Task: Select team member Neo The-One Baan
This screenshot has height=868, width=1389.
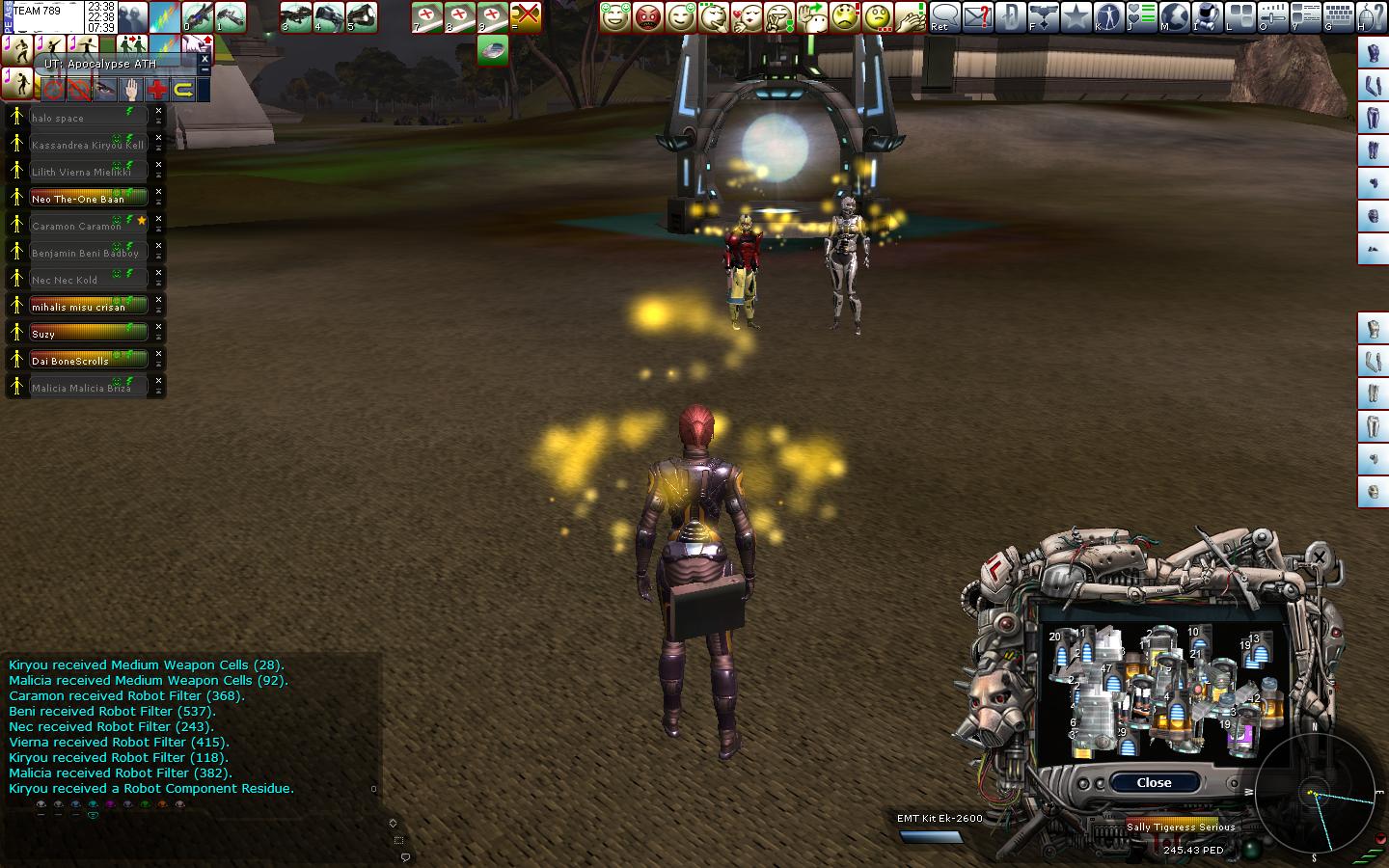Action: coord(89,198)
